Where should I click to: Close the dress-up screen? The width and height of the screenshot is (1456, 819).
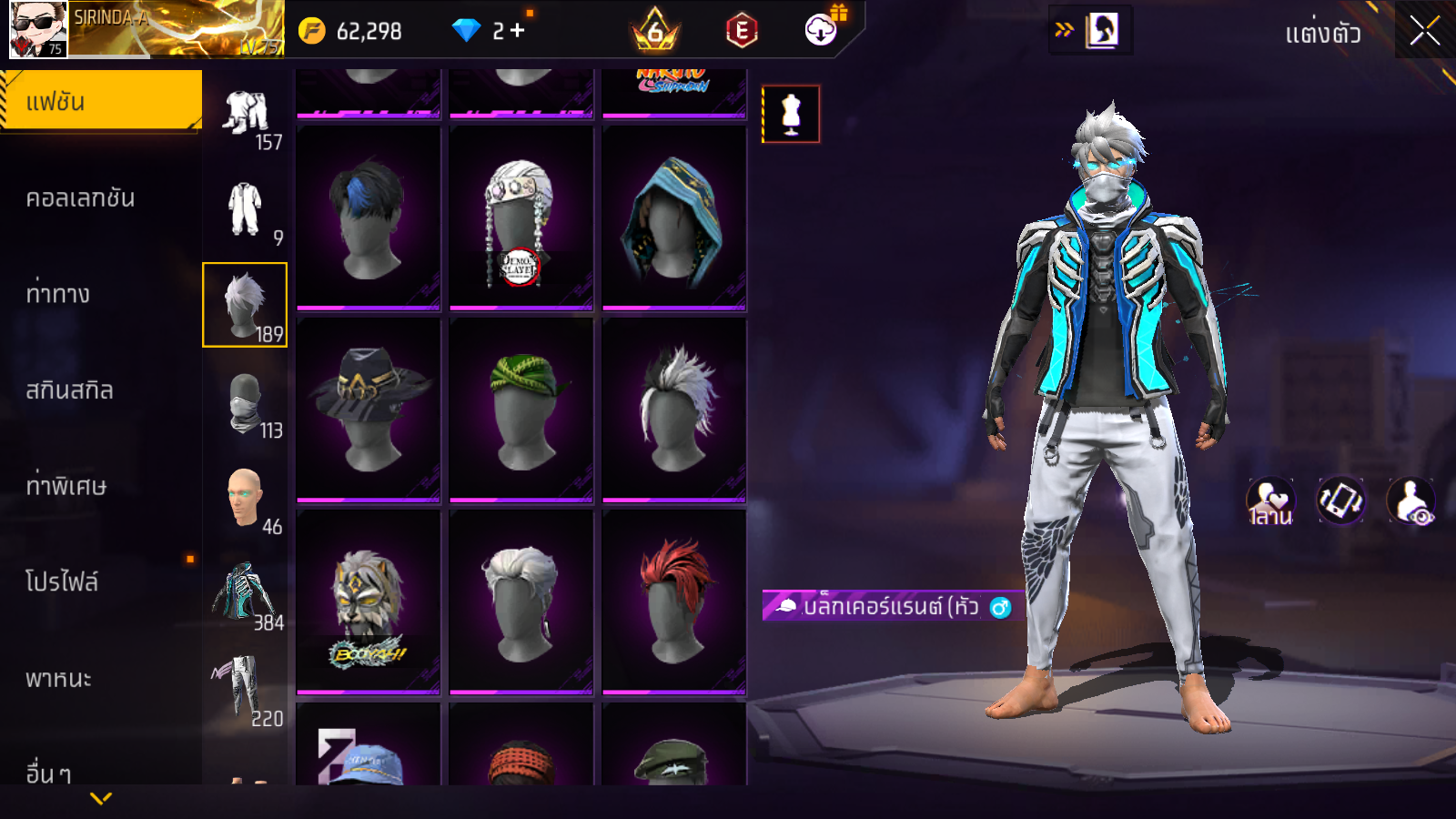[1424, 31]
